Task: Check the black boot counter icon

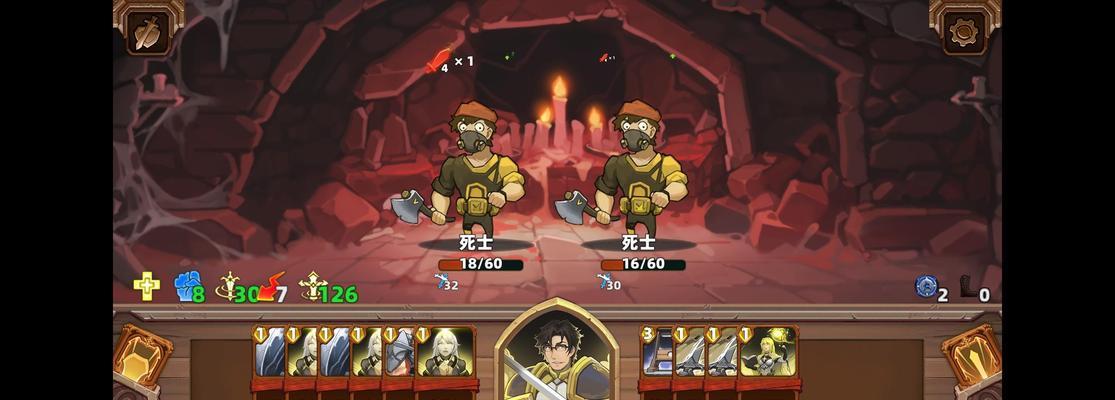Action: coord(969,289)
